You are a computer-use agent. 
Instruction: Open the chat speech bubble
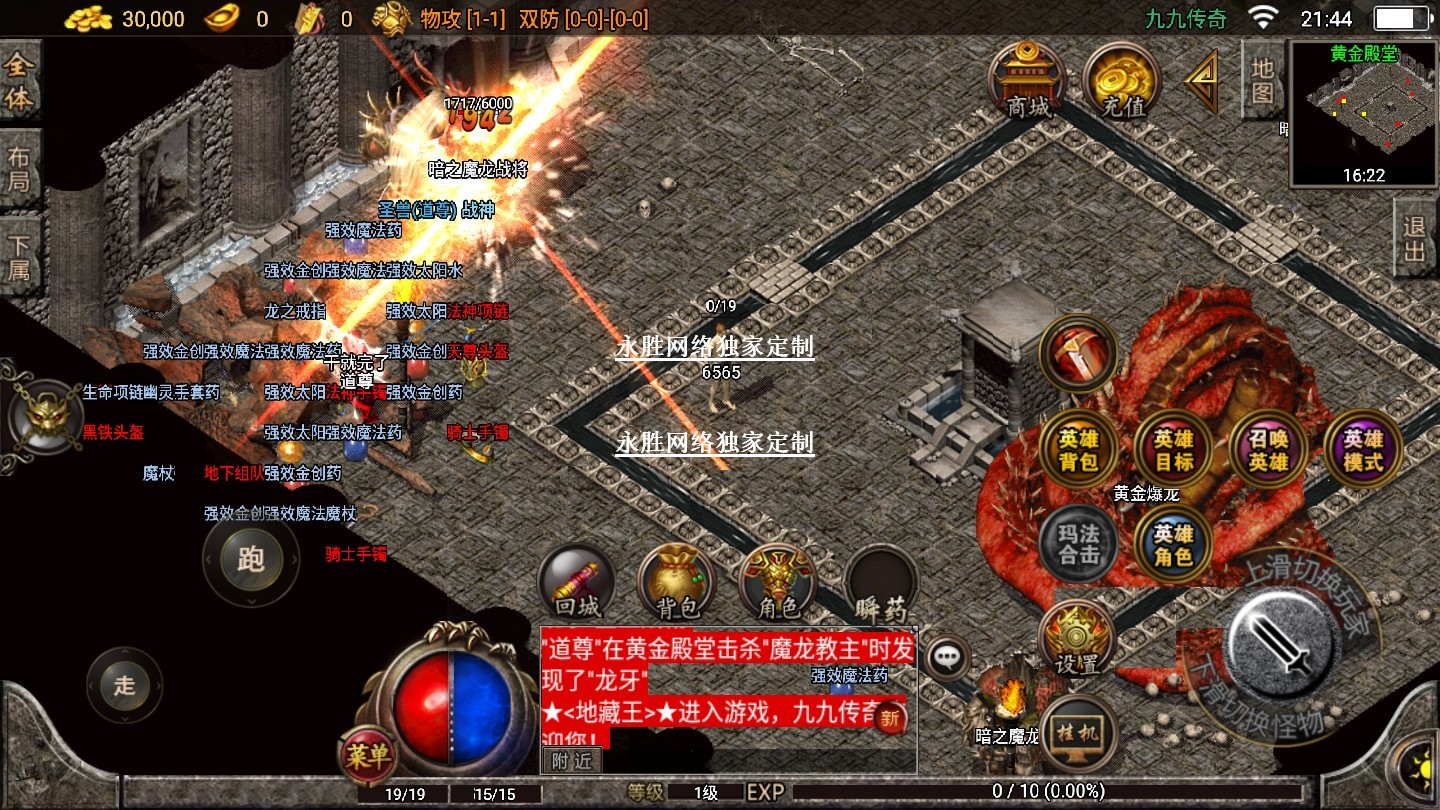[946, 657]
